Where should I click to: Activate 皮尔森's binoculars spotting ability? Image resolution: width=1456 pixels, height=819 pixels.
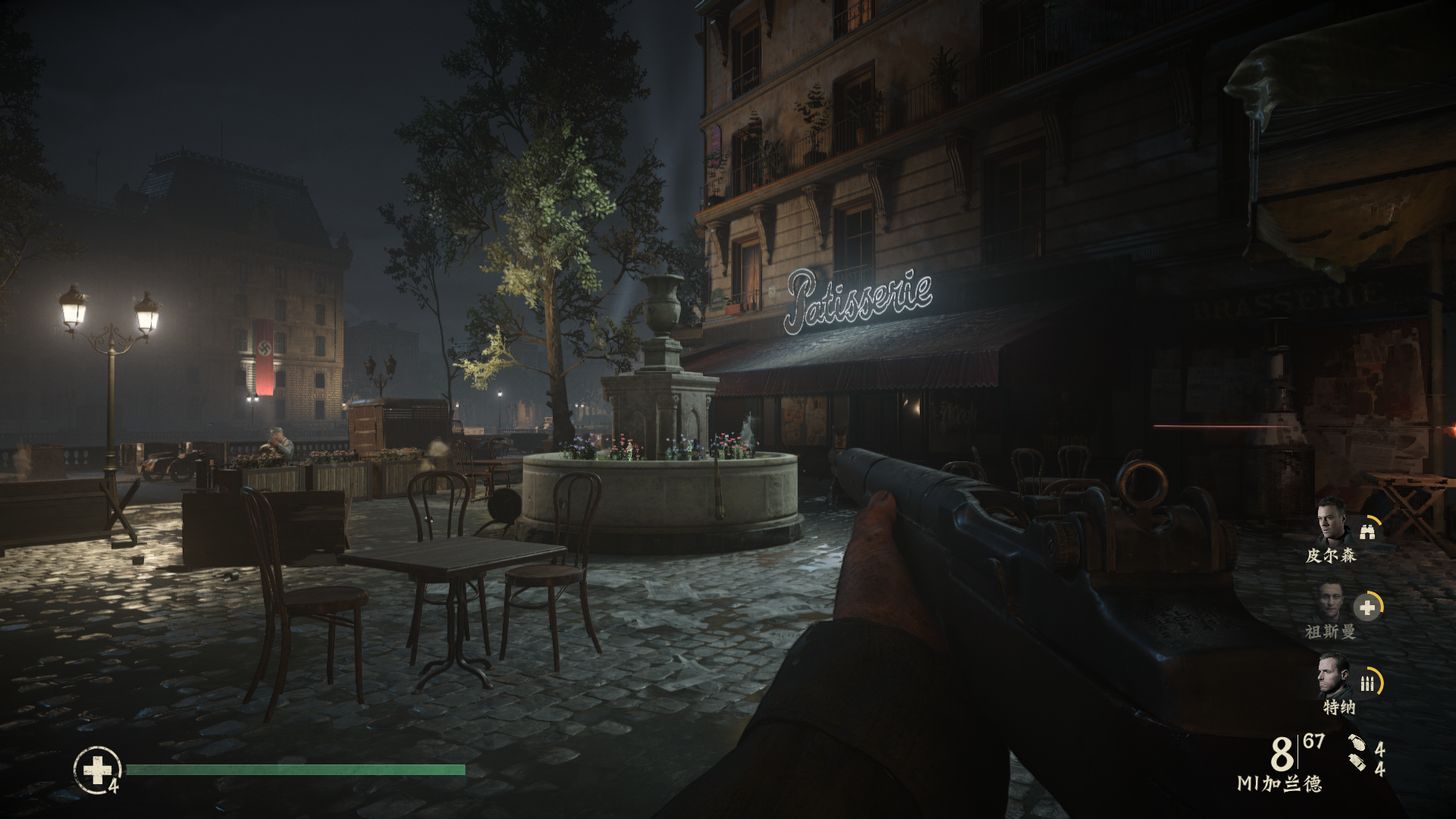click(x=1367, y=532)
